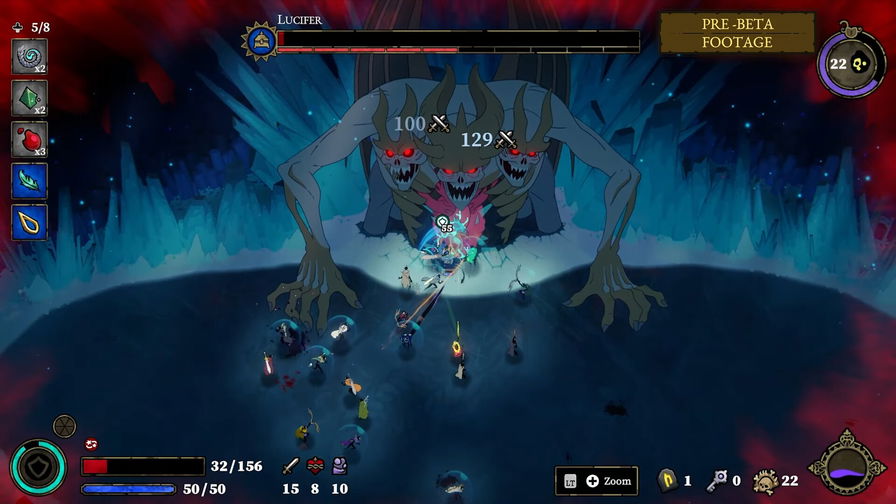
Task: Select the grey spiral shell item slot
Action: 29,56
